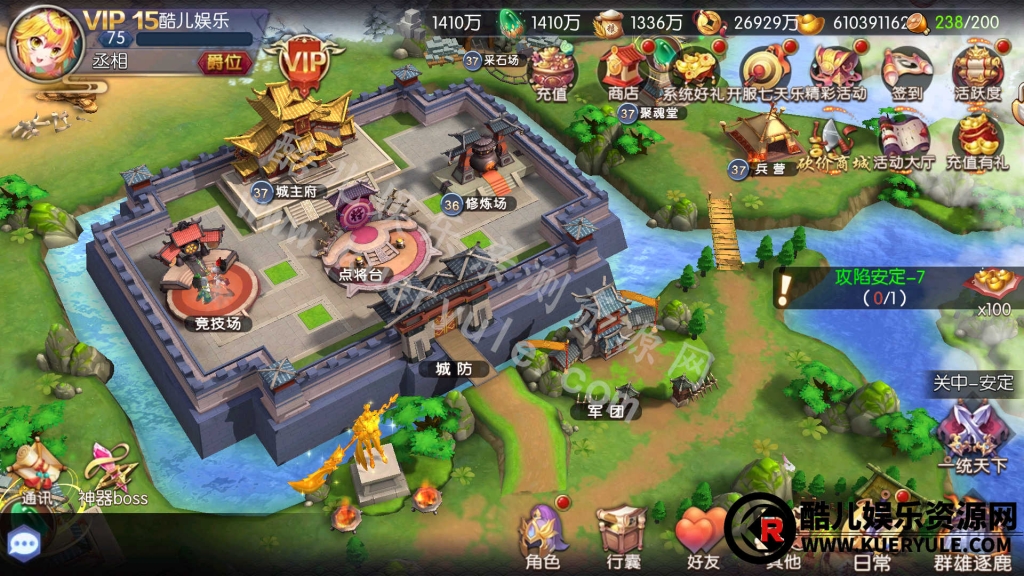The width and height of the screenshot is (1024, 576).
Task: Open the 开服七天乐 gong event
Action: pyautogui.click(x=765, y=70)
